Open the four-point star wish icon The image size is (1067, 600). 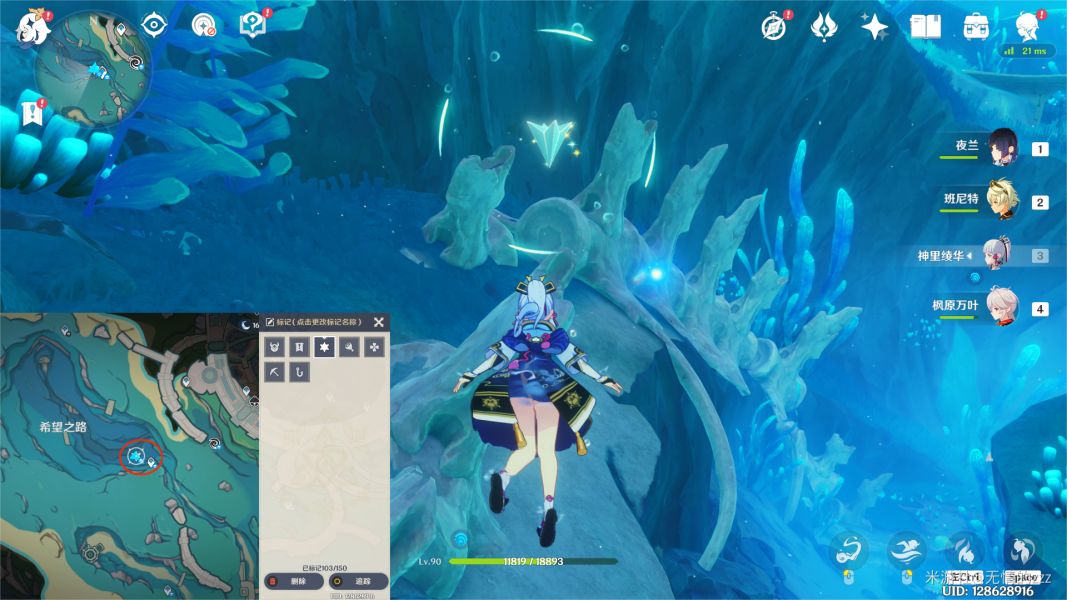(875, 26)
